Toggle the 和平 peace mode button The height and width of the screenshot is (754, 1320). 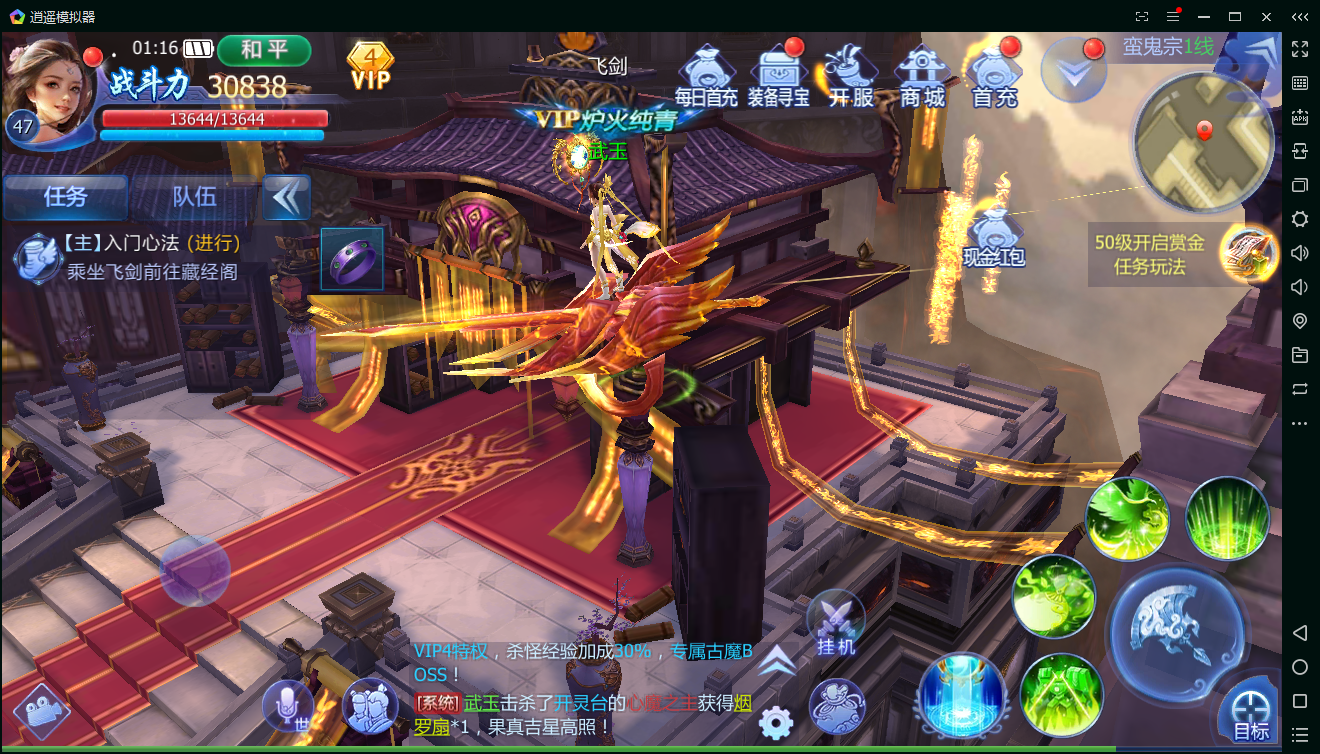click(x=264, y=50)
